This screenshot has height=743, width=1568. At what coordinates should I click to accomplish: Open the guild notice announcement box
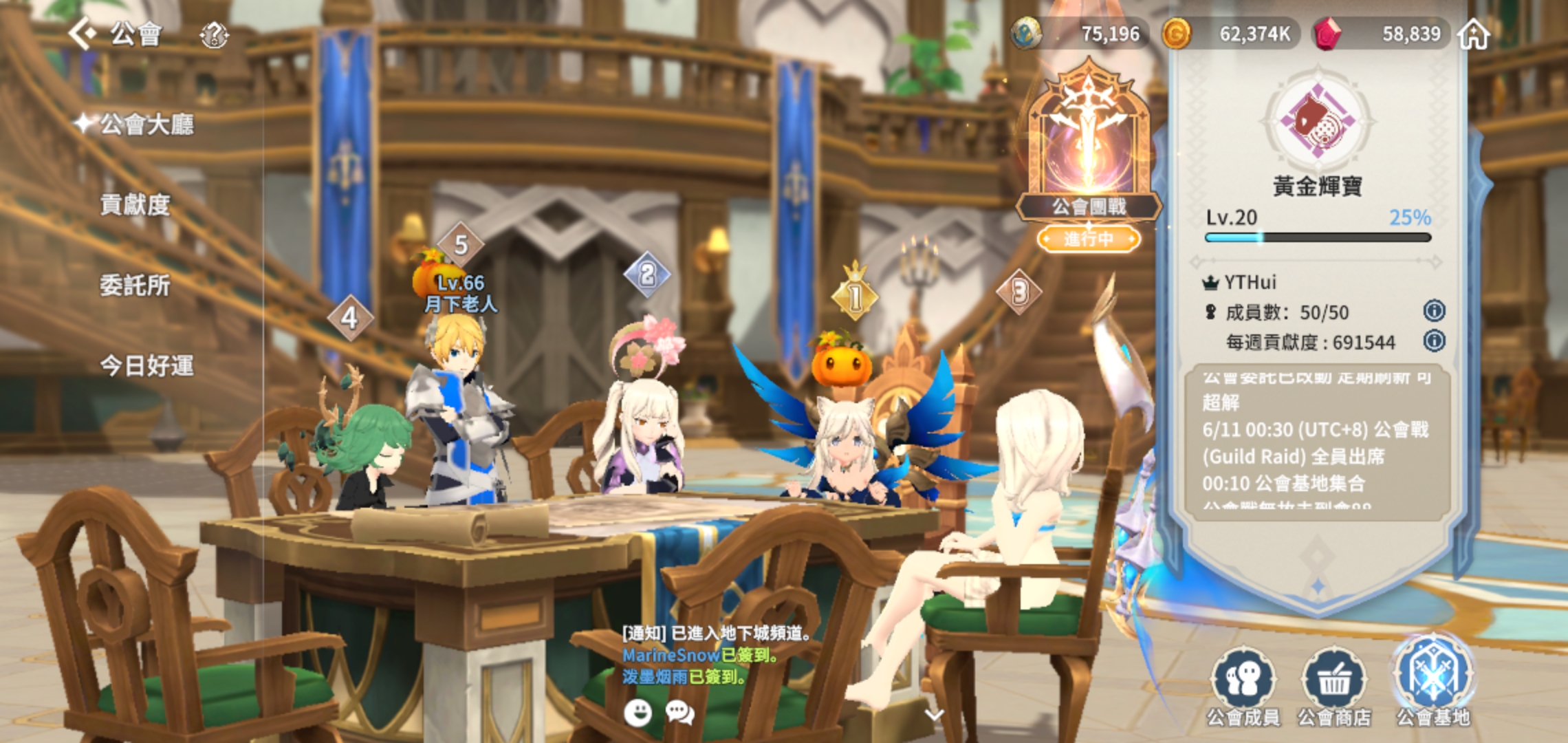pyautogui.click(x=1317, y=442)
